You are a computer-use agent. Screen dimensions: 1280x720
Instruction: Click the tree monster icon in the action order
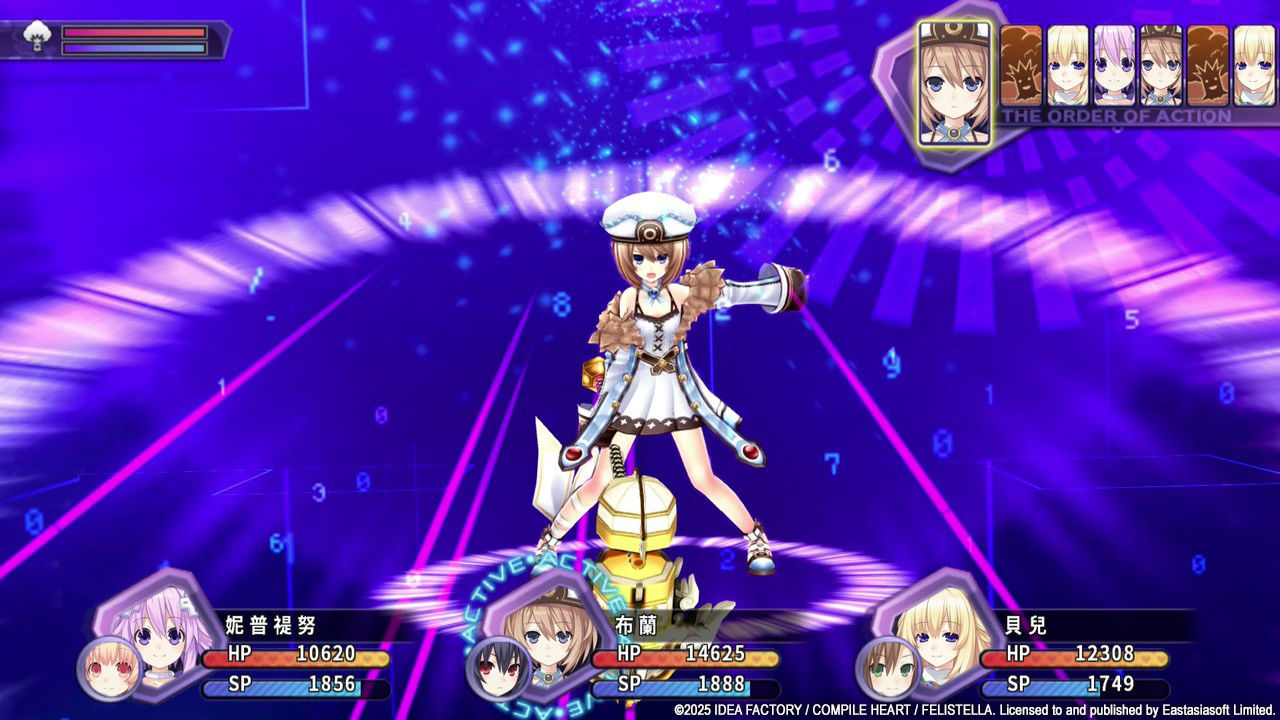[x=1020, y=65]
